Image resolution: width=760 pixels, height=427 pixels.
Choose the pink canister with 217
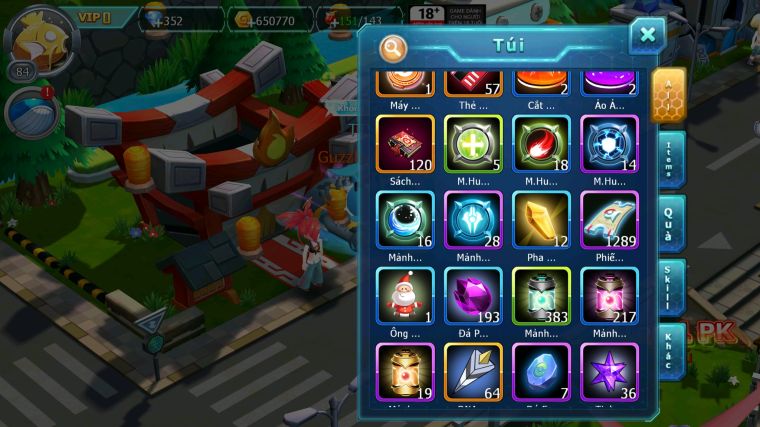coord(609,297)
